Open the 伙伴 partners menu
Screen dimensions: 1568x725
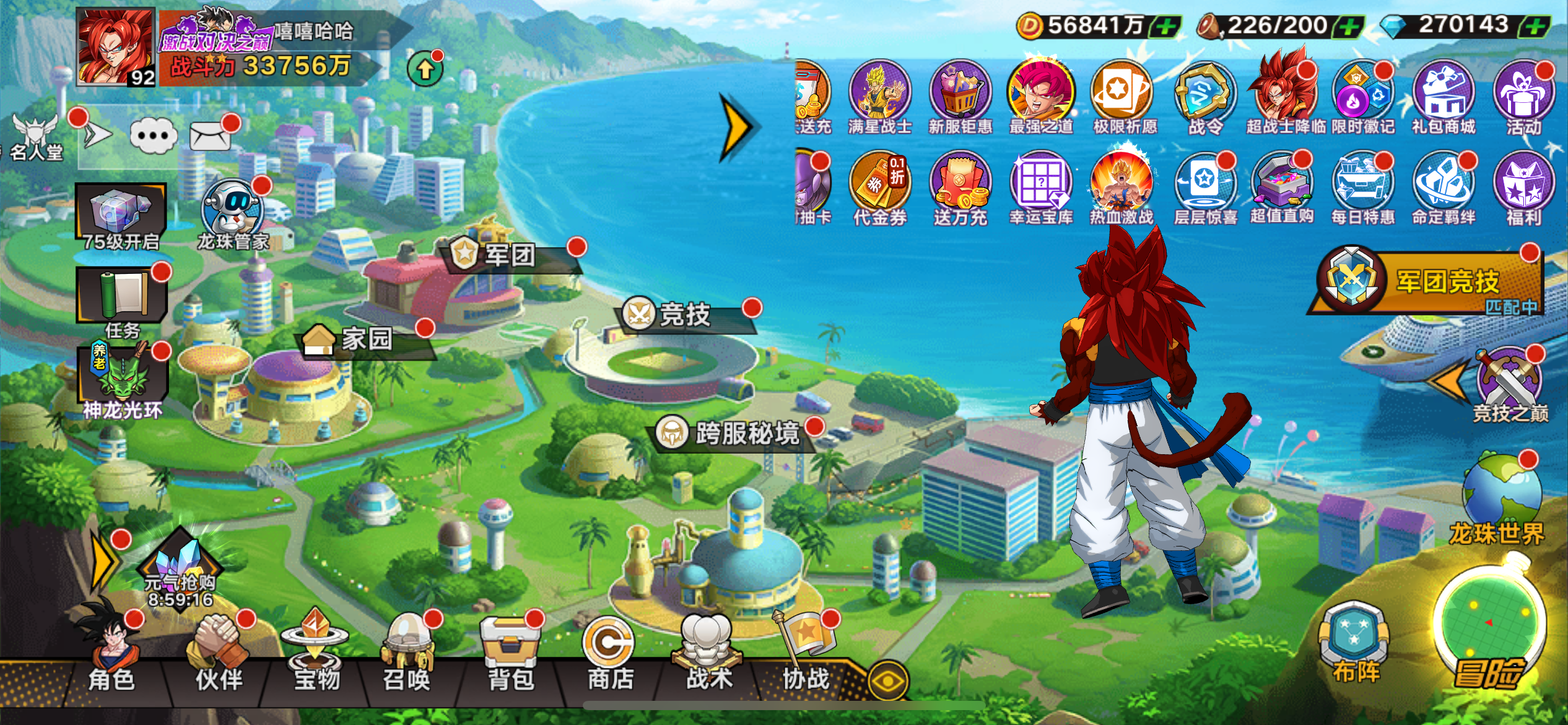(219, 651)
